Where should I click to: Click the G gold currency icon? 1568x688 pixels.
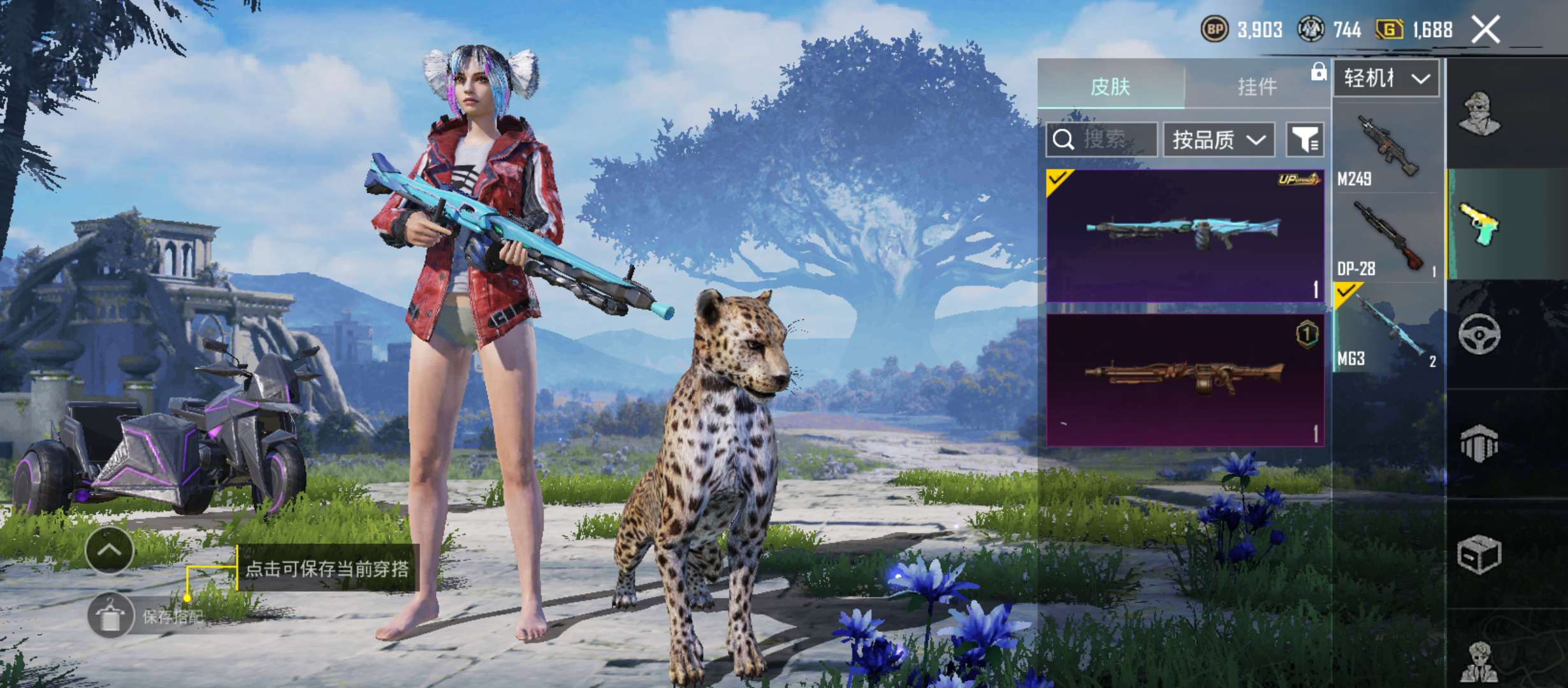1390,29
